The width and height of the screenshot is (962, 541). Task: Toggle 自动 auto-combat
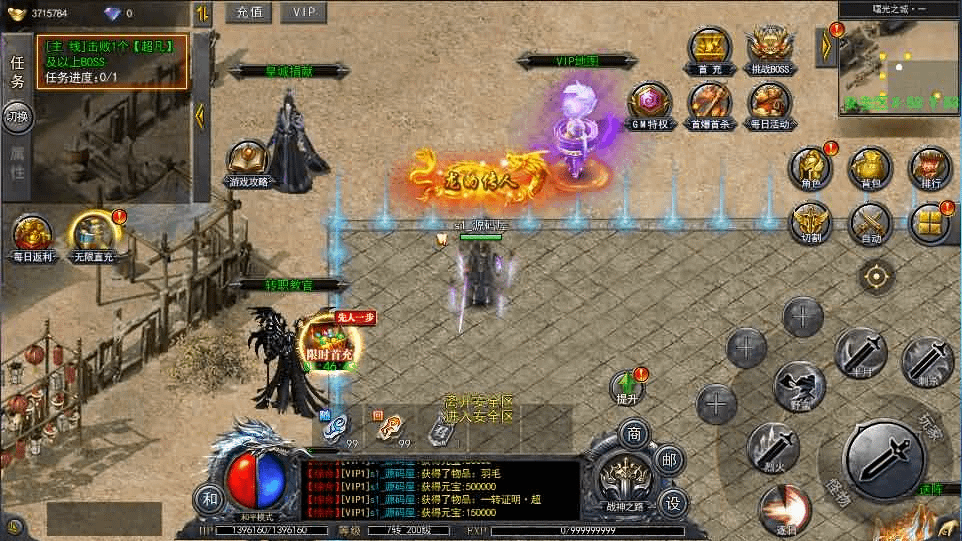tap(870, 223)
